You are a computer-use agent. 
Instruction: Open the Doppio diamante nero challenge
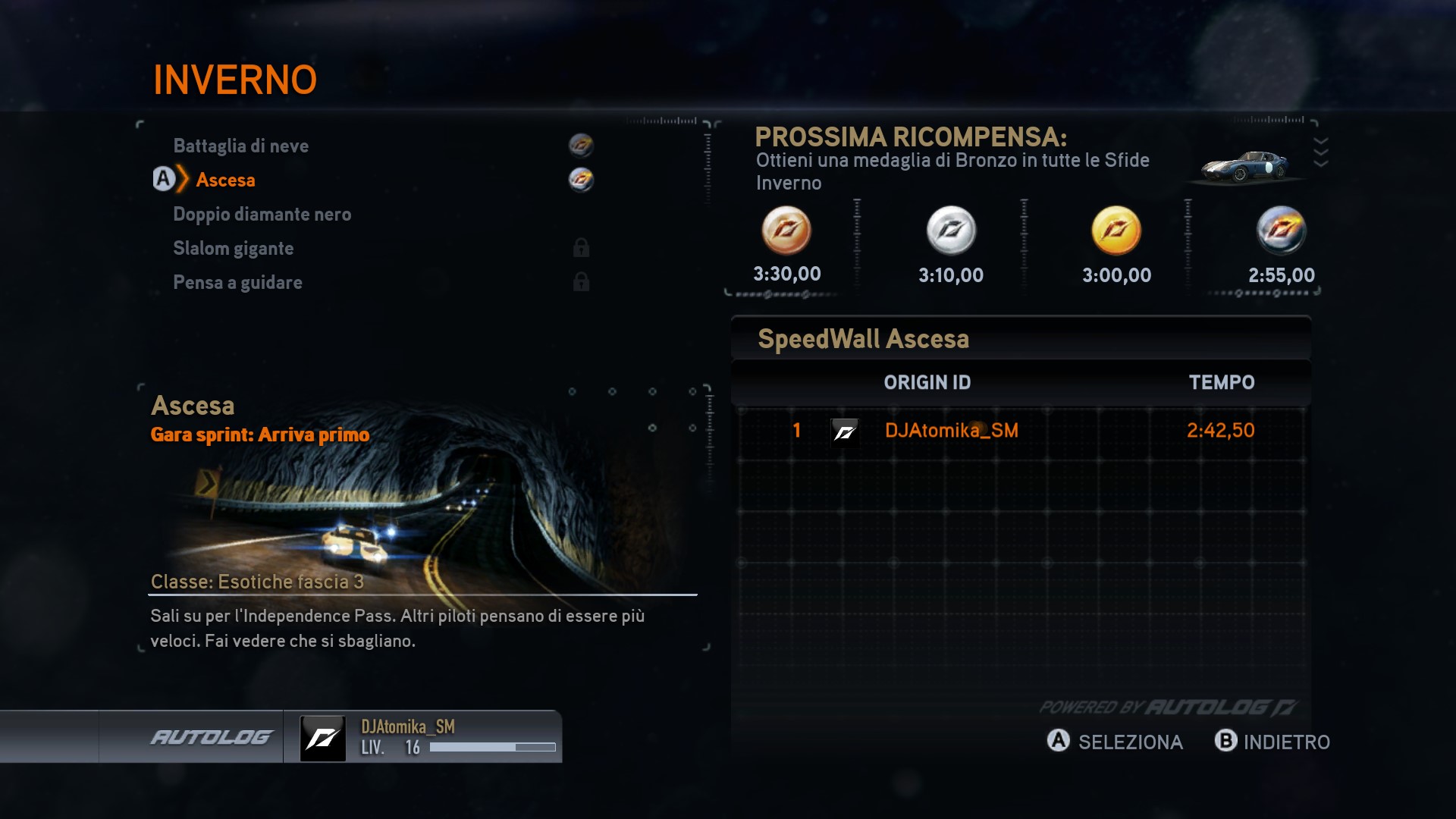click(x=262, y=214)
